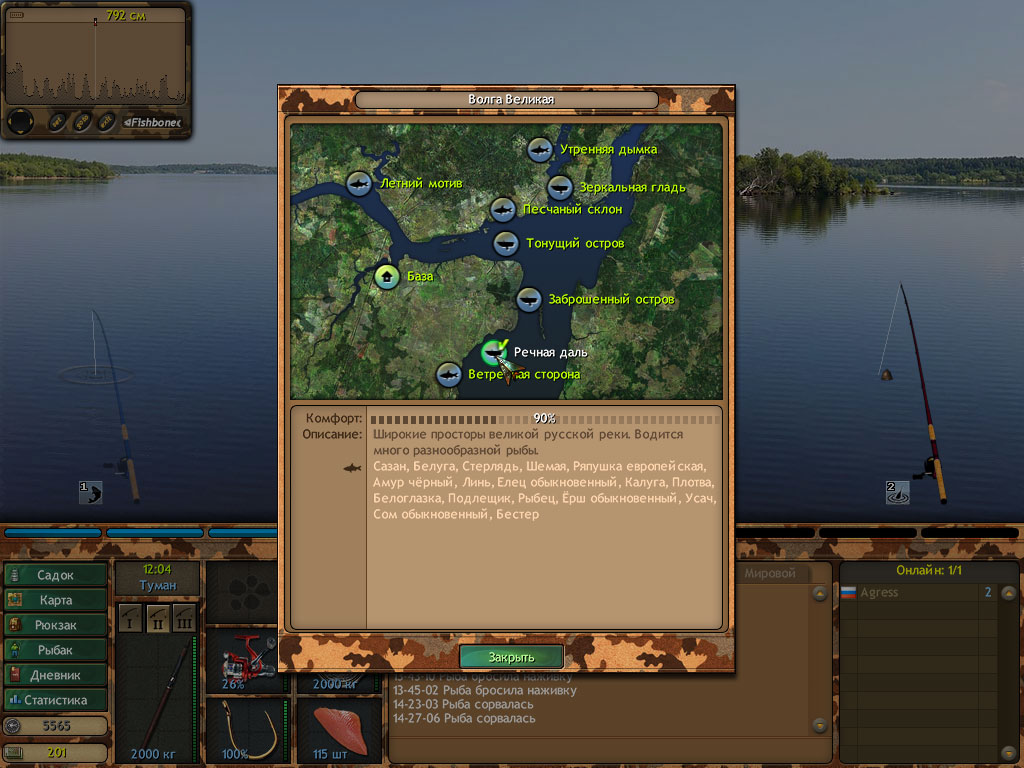This screenshot has height=768, width=1024.
Task: Close the Волга Великая map window
Action: [x=511, y=657]
